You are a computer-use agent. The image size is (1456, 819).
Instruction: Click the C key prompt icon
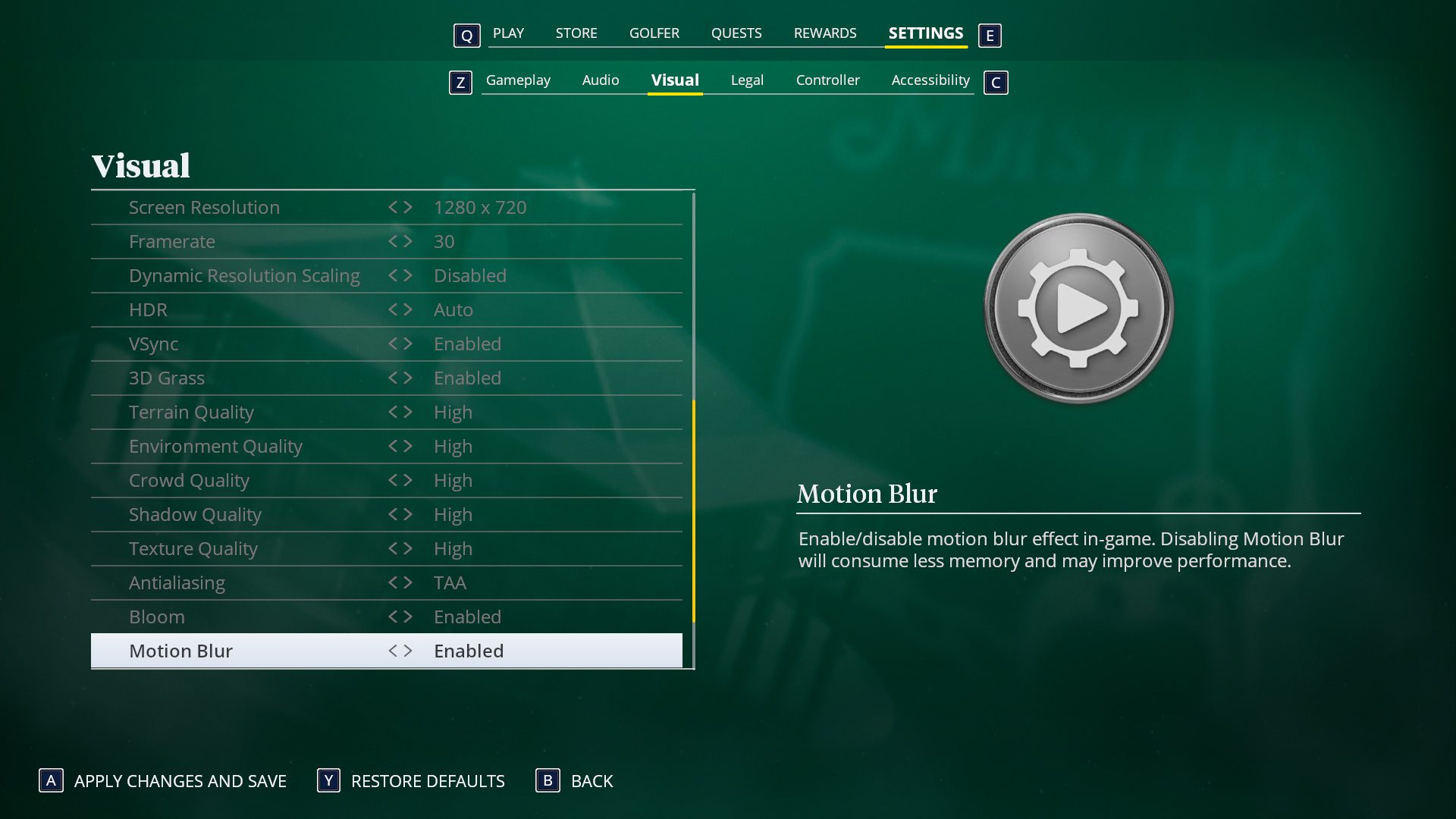point(996,83)
